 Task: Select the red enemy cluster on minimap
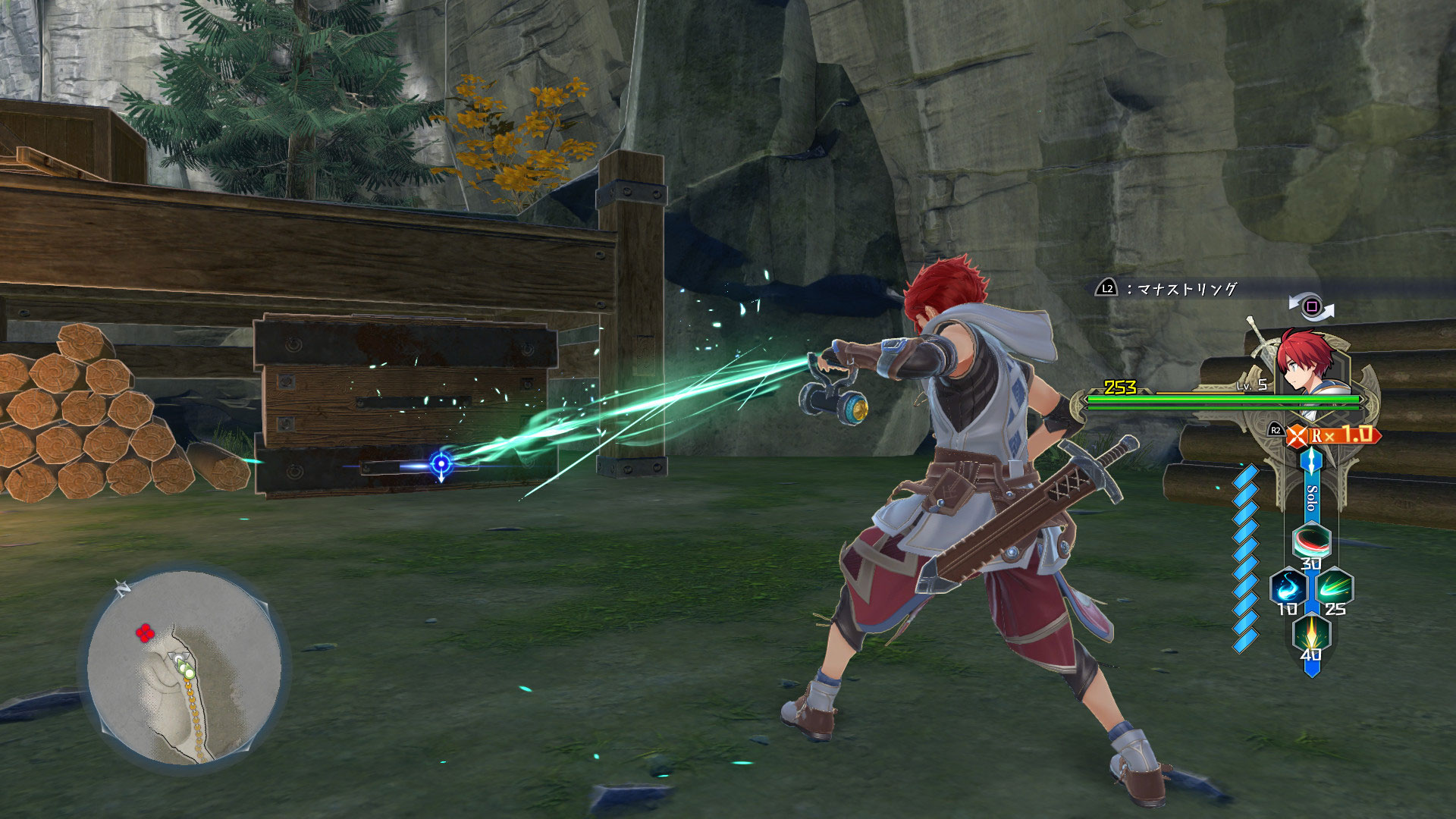[145, 632]
